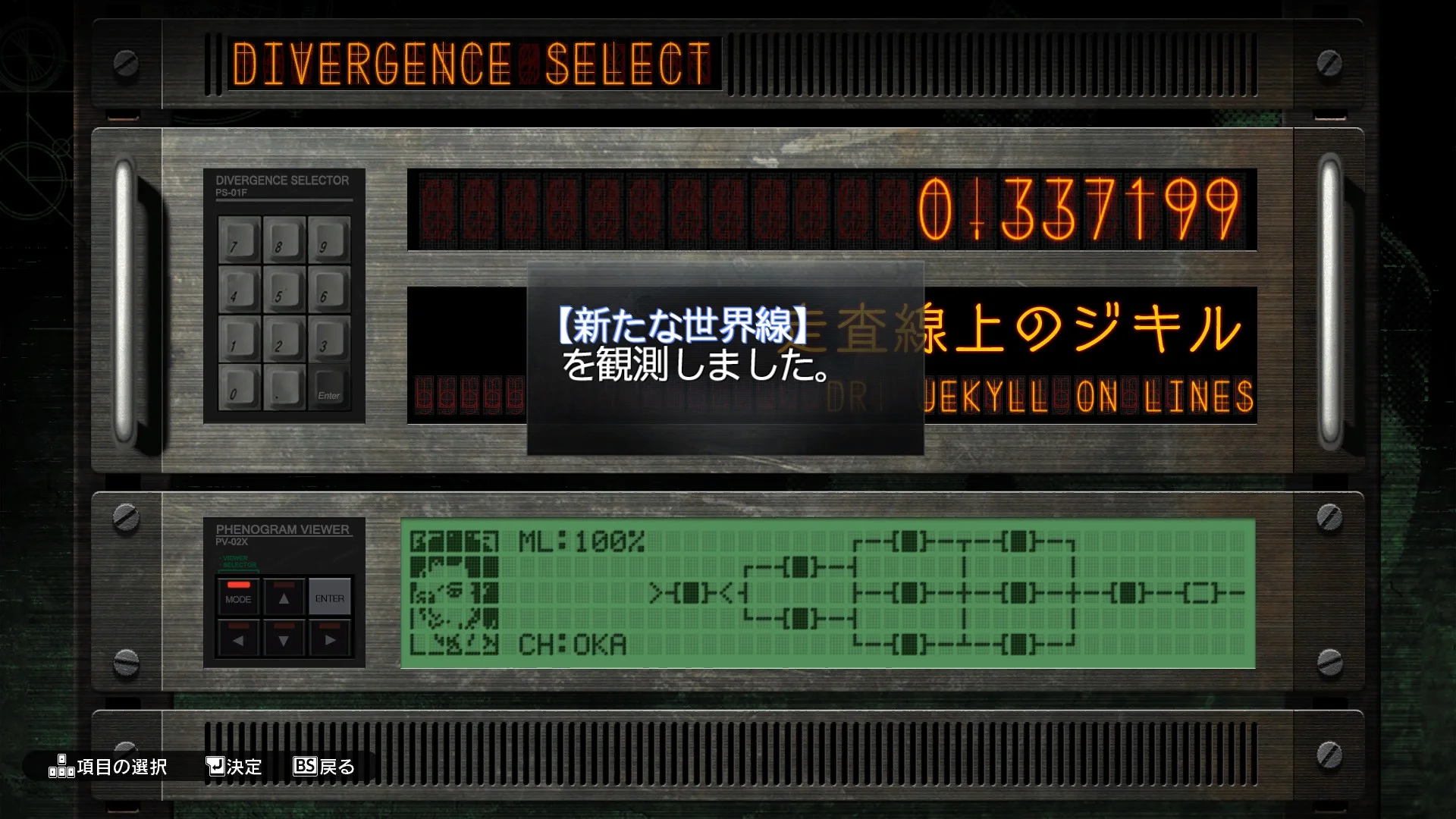Image resolution: width=1456 pixels, height=819 pixels.
Task: Click the decimal point keypad key
Action: click(284, 387)
